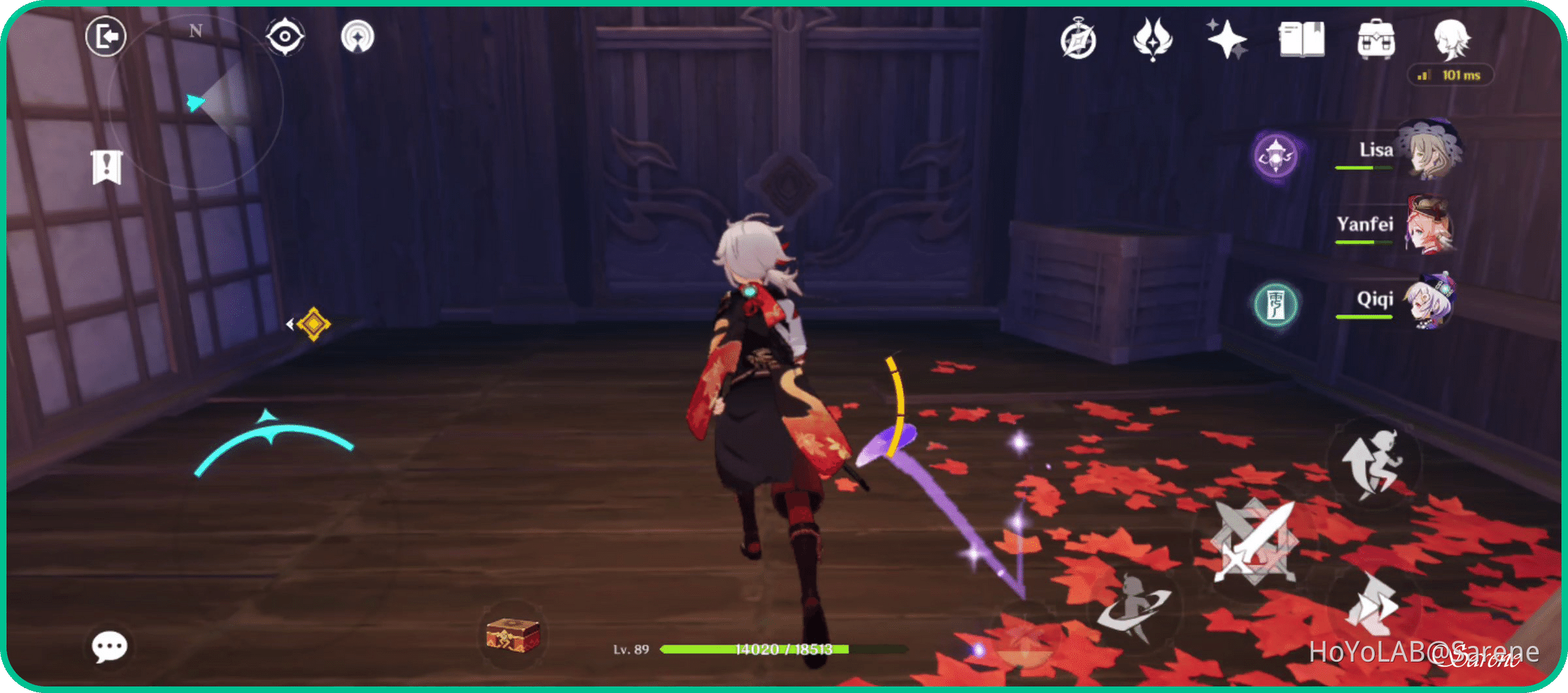Toggle the quest navigation eye icon

coord(286,36)
